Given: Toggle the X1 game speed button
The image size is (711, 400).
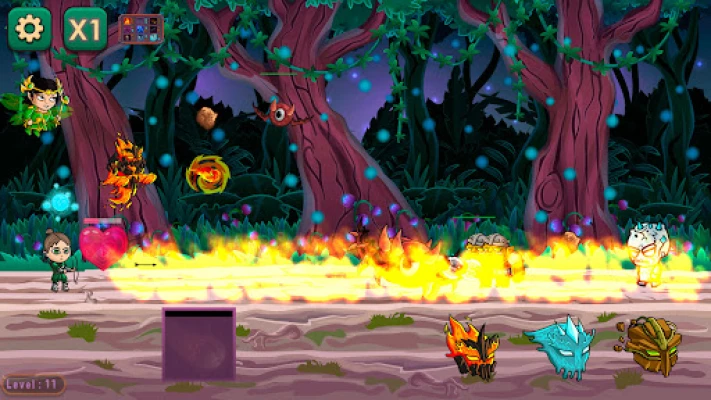Looking at the screenshot, I should click(x=85, y=29).
